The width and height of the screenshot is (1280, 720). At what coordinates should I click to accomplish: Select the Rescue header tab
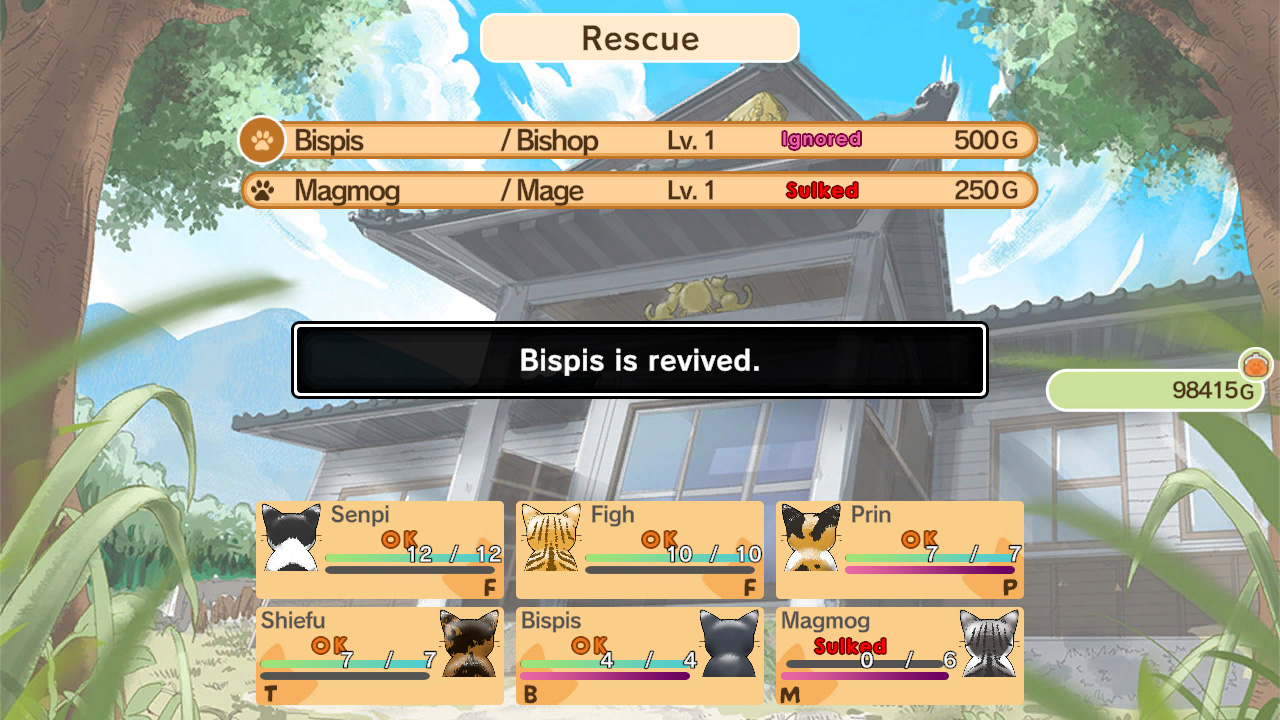click(639, 39)
